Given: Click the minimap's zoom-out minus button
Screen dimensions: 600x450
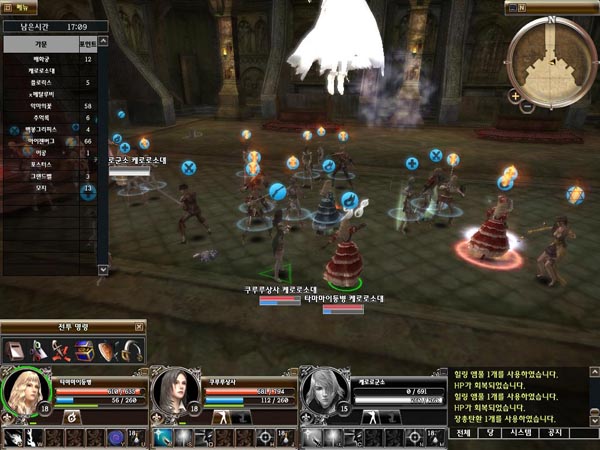Looking at the screenshot, I should pos(526,106).
